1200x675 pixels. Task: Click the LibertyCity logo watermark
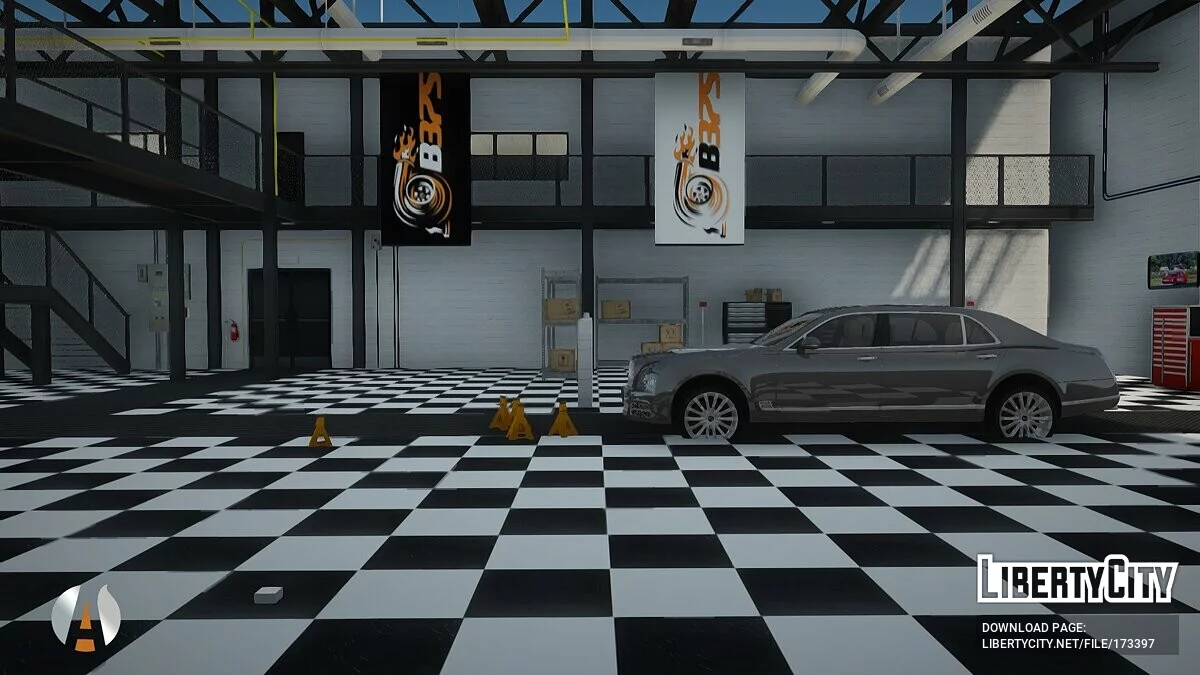point(1077,579)
